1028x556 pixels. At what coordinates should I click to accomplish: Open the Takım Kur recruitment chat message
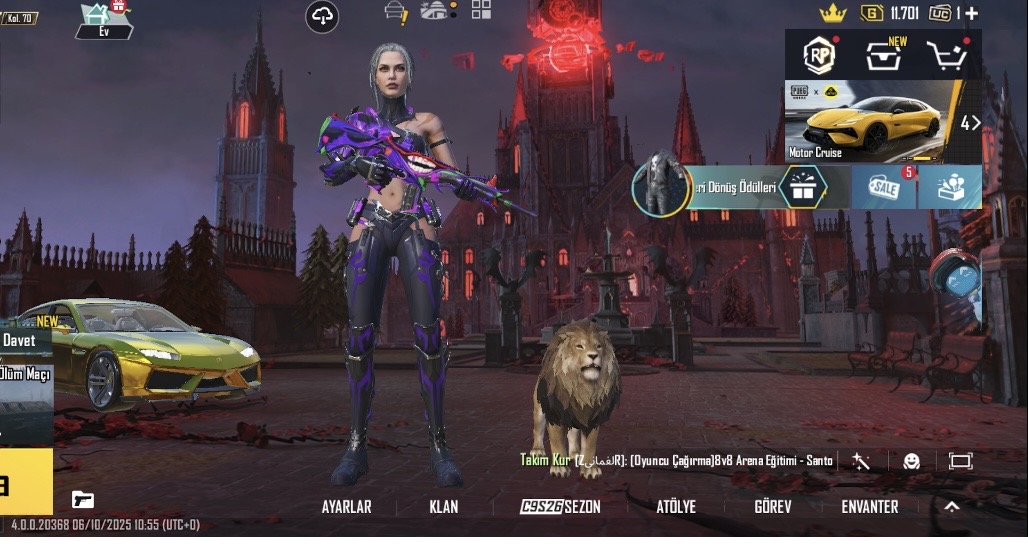(676, 460)
